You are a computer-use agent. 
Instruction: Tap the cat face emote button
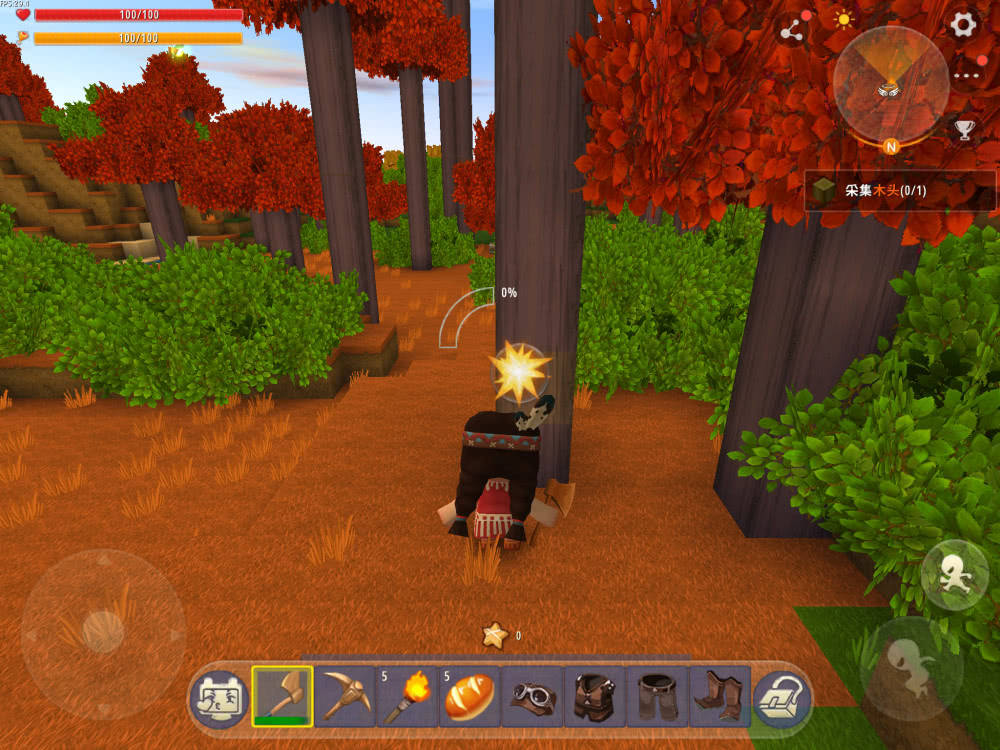(x=217, y=697)
